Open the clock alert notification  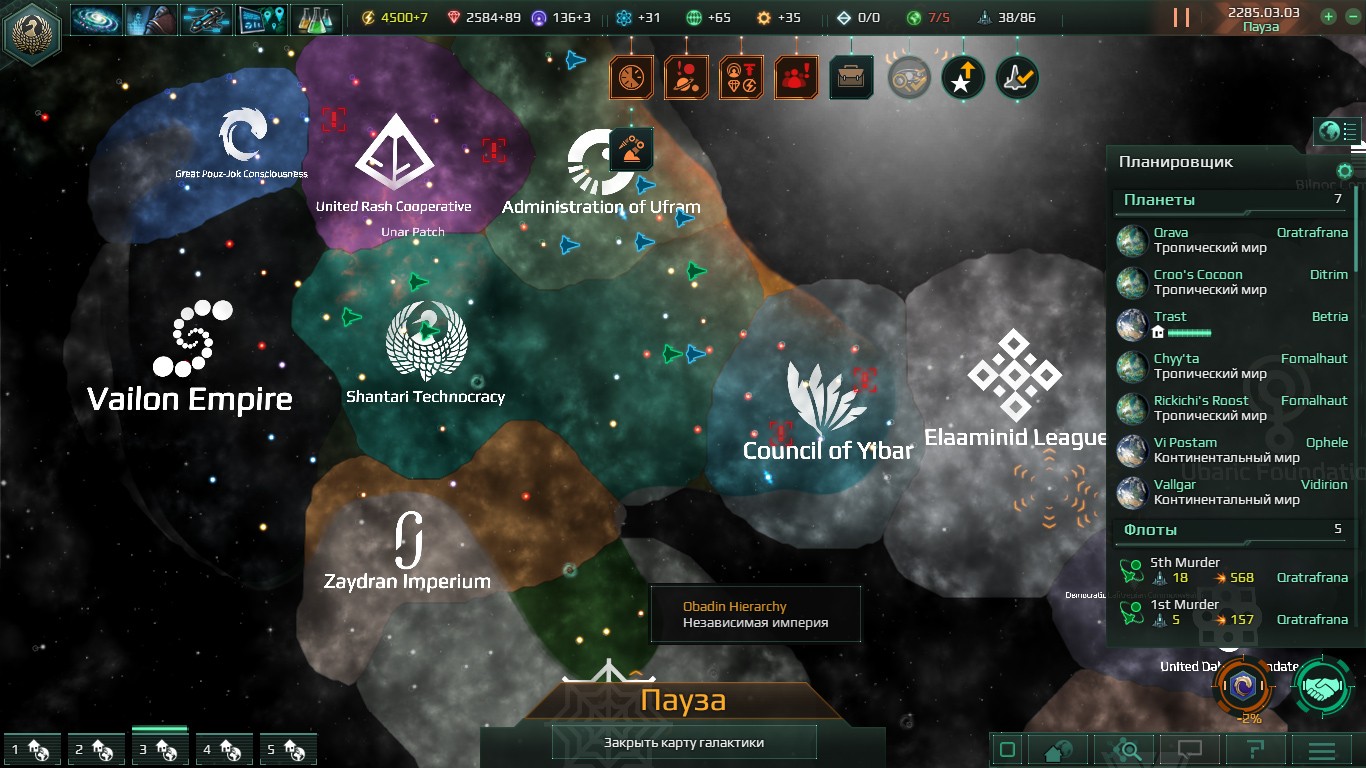(632, 77)
